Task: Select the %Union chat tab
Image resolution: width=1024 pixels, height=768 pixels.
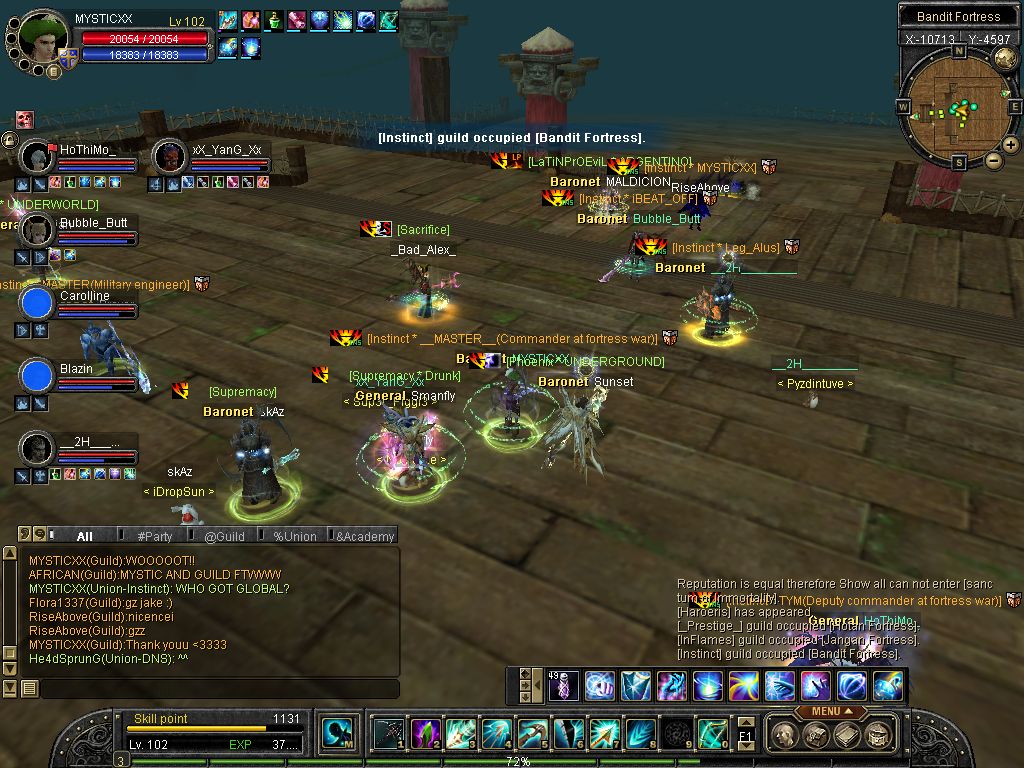Action: [x=294, y=536]
